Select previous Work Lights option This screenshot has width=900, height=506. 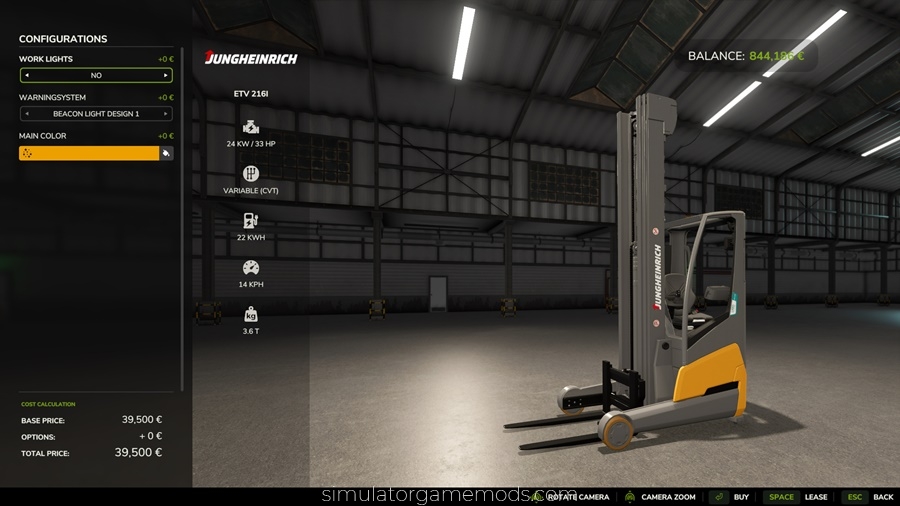click(26, 75)
